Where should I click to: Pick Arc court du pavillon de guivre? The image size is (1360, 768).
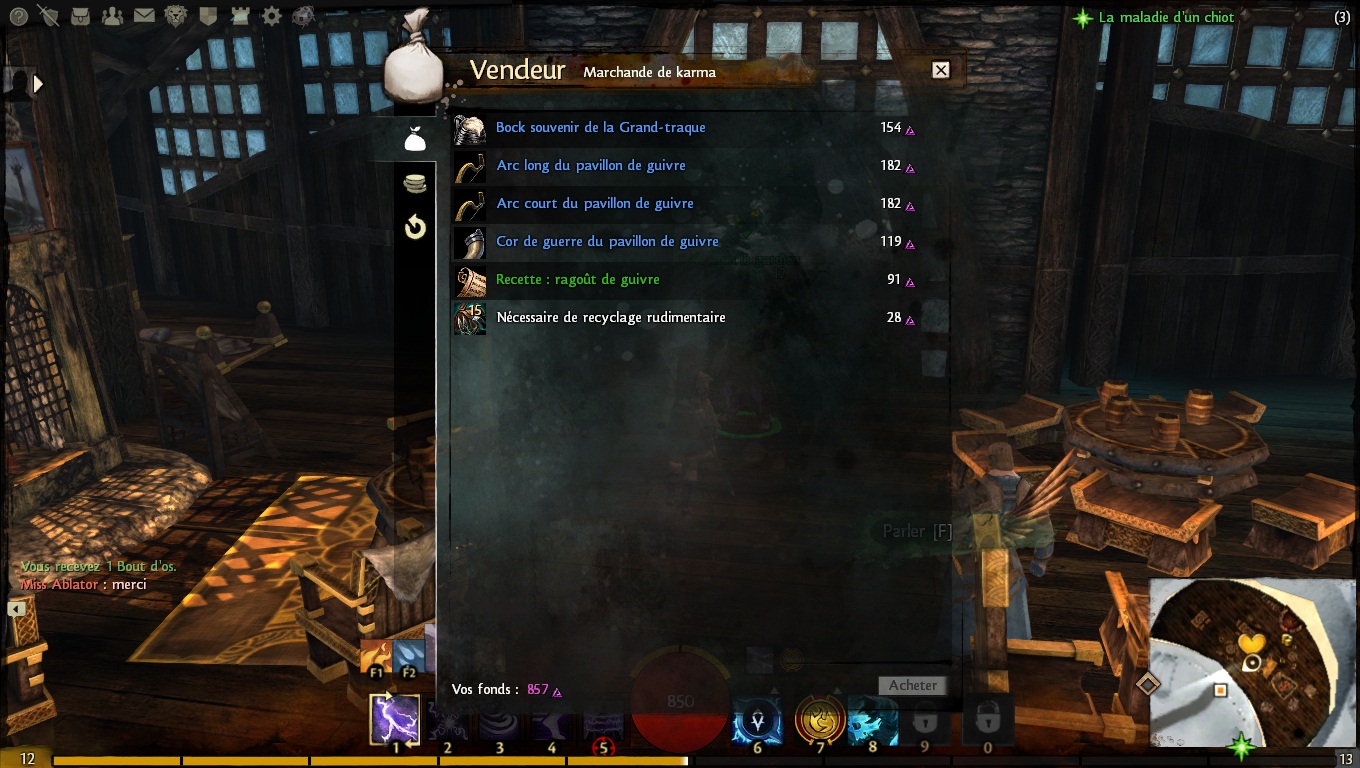pyautogui.click(x=594, y=204)
